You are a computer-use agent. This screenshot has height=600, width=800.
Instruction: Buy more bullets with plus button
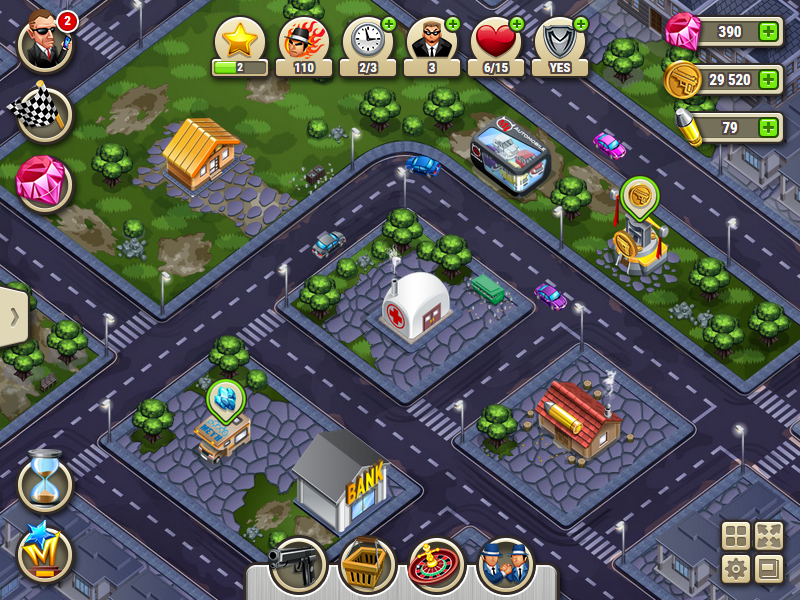coord(768,128)
